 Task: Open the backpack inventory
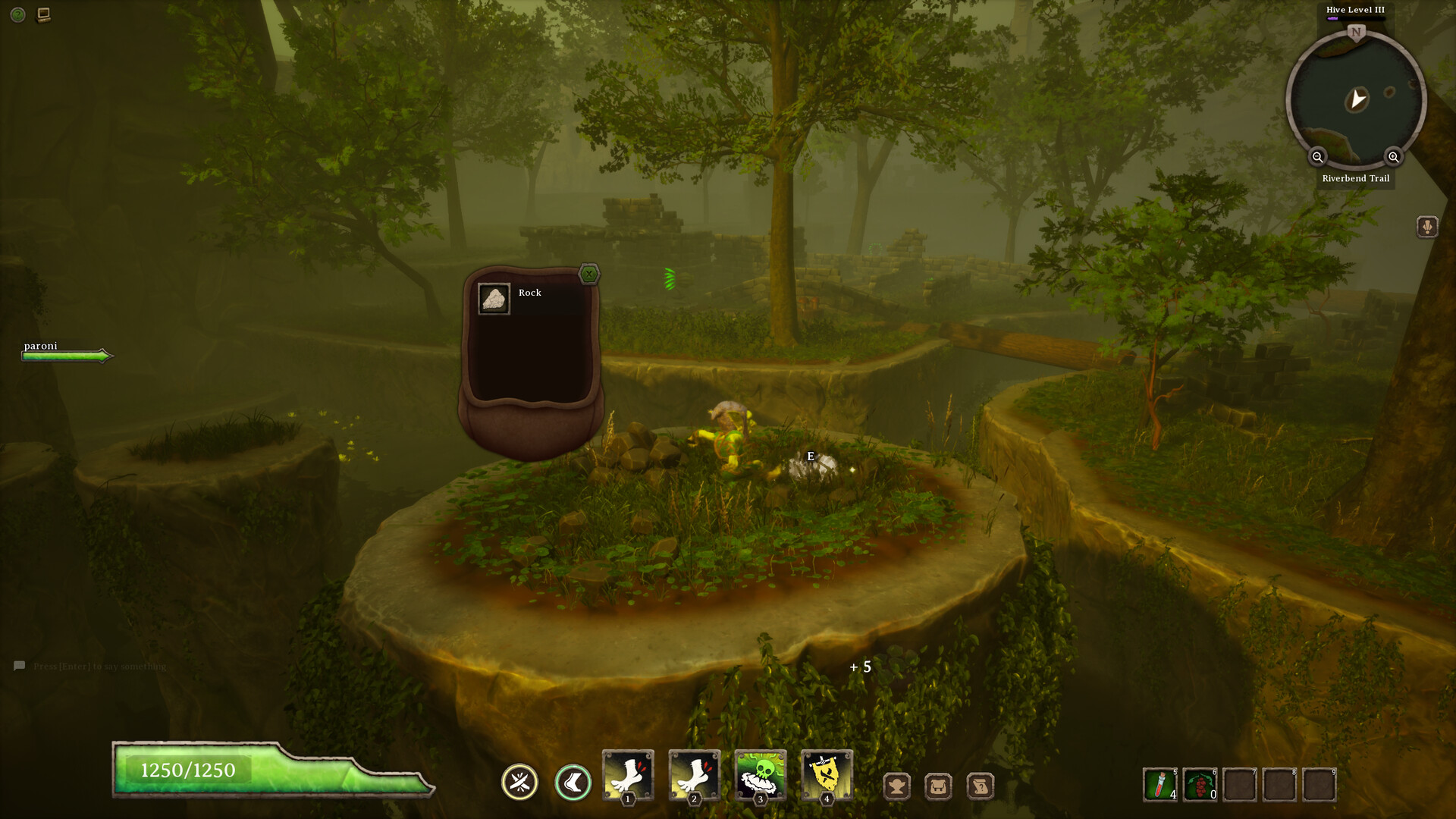click(x=938, y=786)
